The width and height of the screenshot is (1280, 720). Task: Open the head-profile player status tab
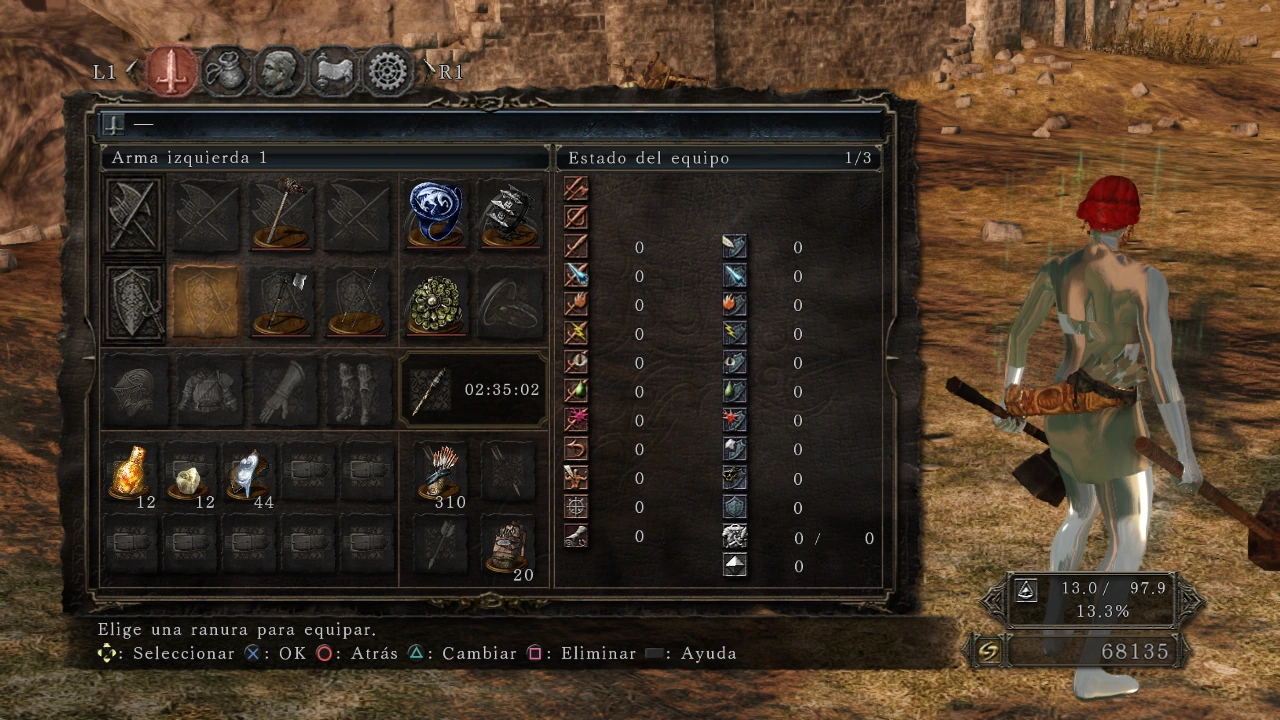click(x=280, y=72)
